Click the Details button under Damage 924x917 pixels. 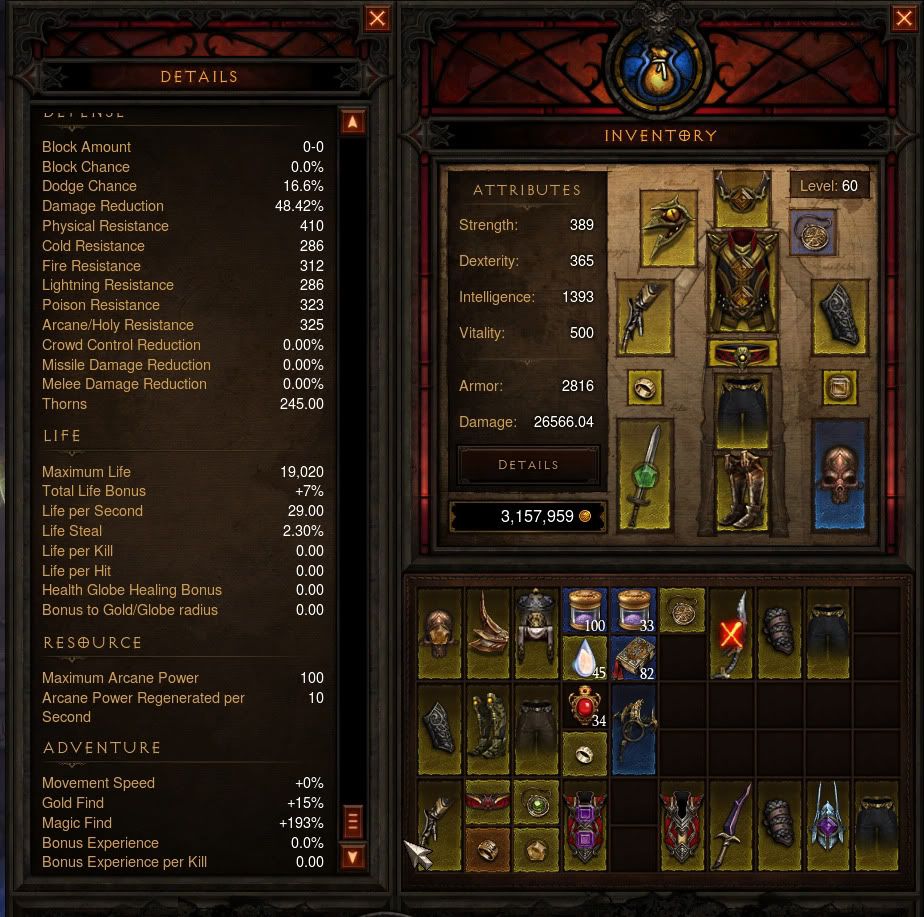coord(528,465)
